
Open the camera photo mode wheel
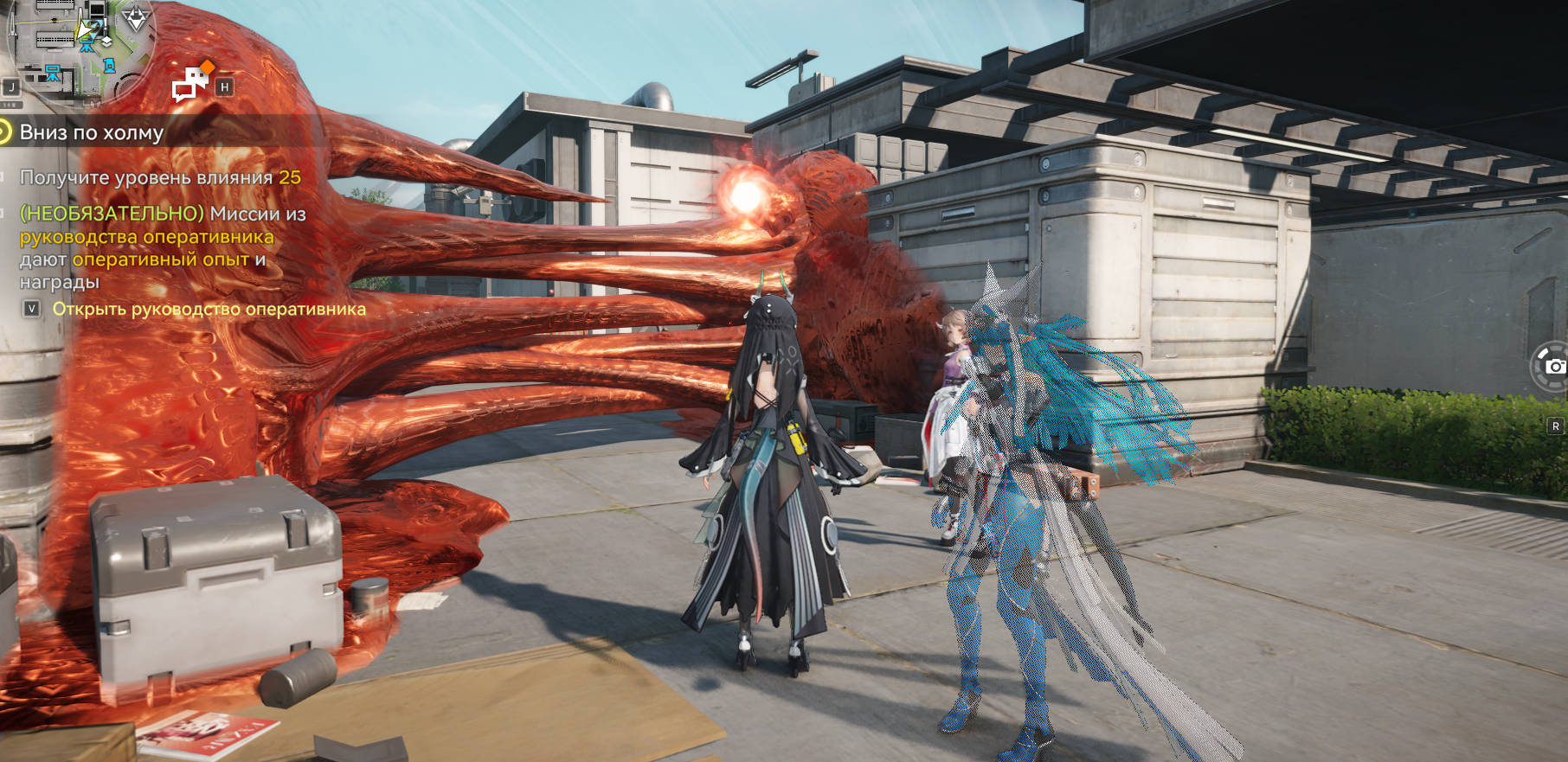tap(1553, 367)
